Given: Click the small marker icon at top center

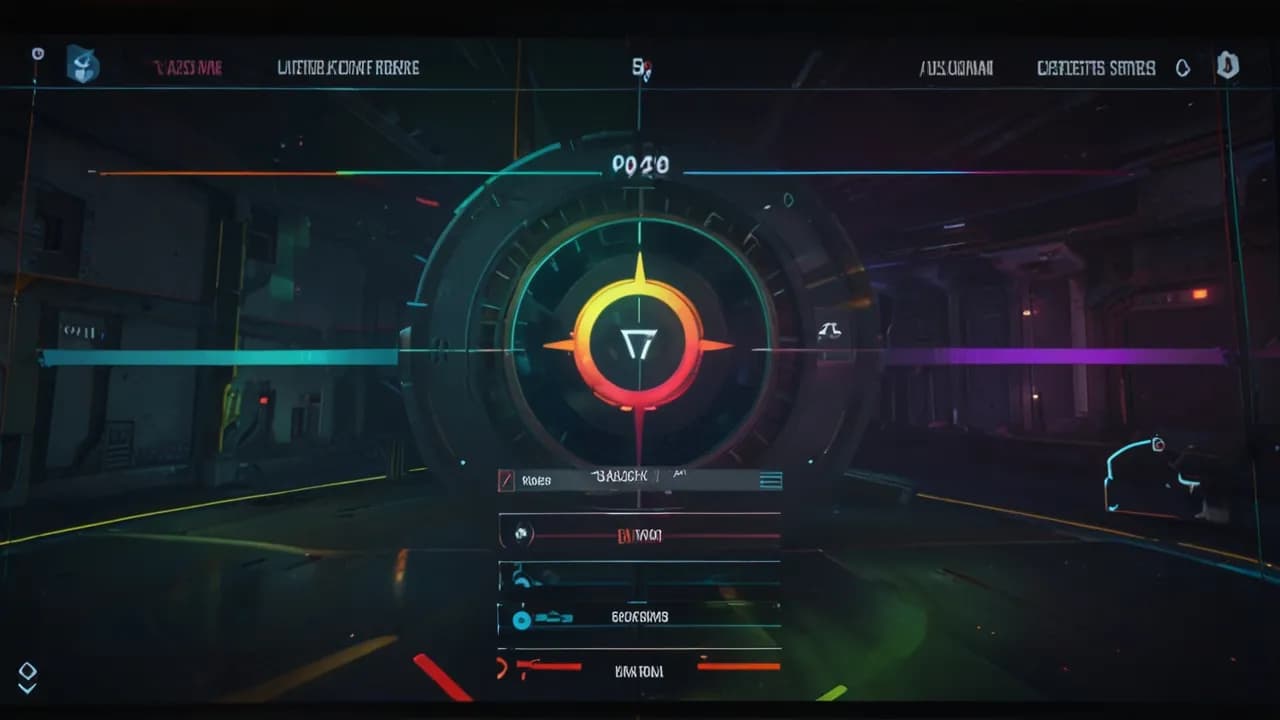Looking at the screenshot, I should click(x=641, y=68).
